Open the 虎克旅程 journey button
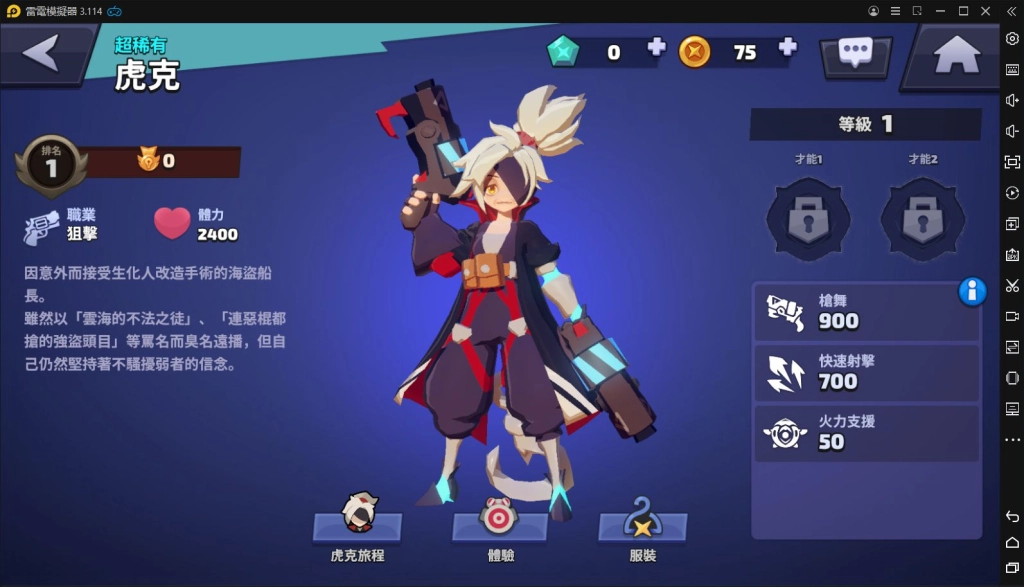Screen dimensions: 1024x587 pos(358,525)
